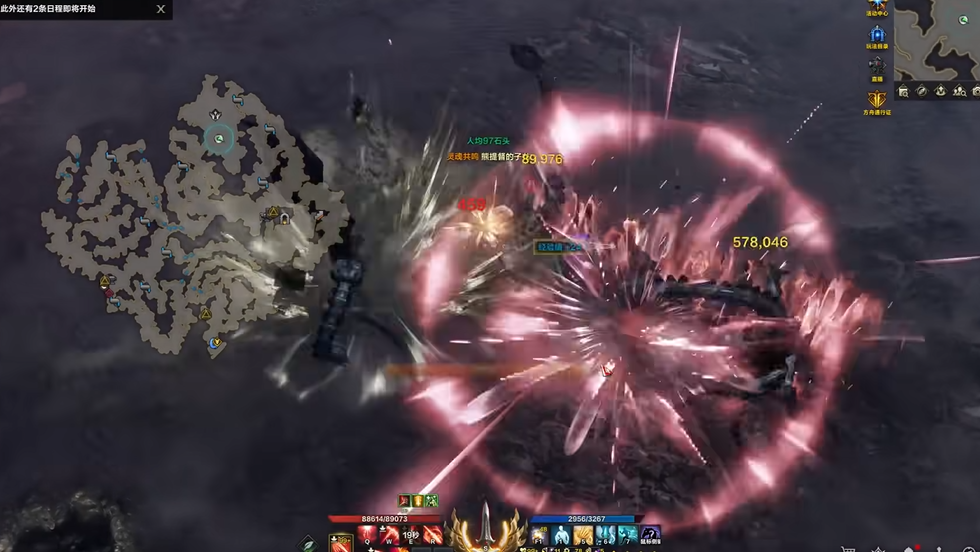Click the minimap in the corner

click(x=937, y=40)
